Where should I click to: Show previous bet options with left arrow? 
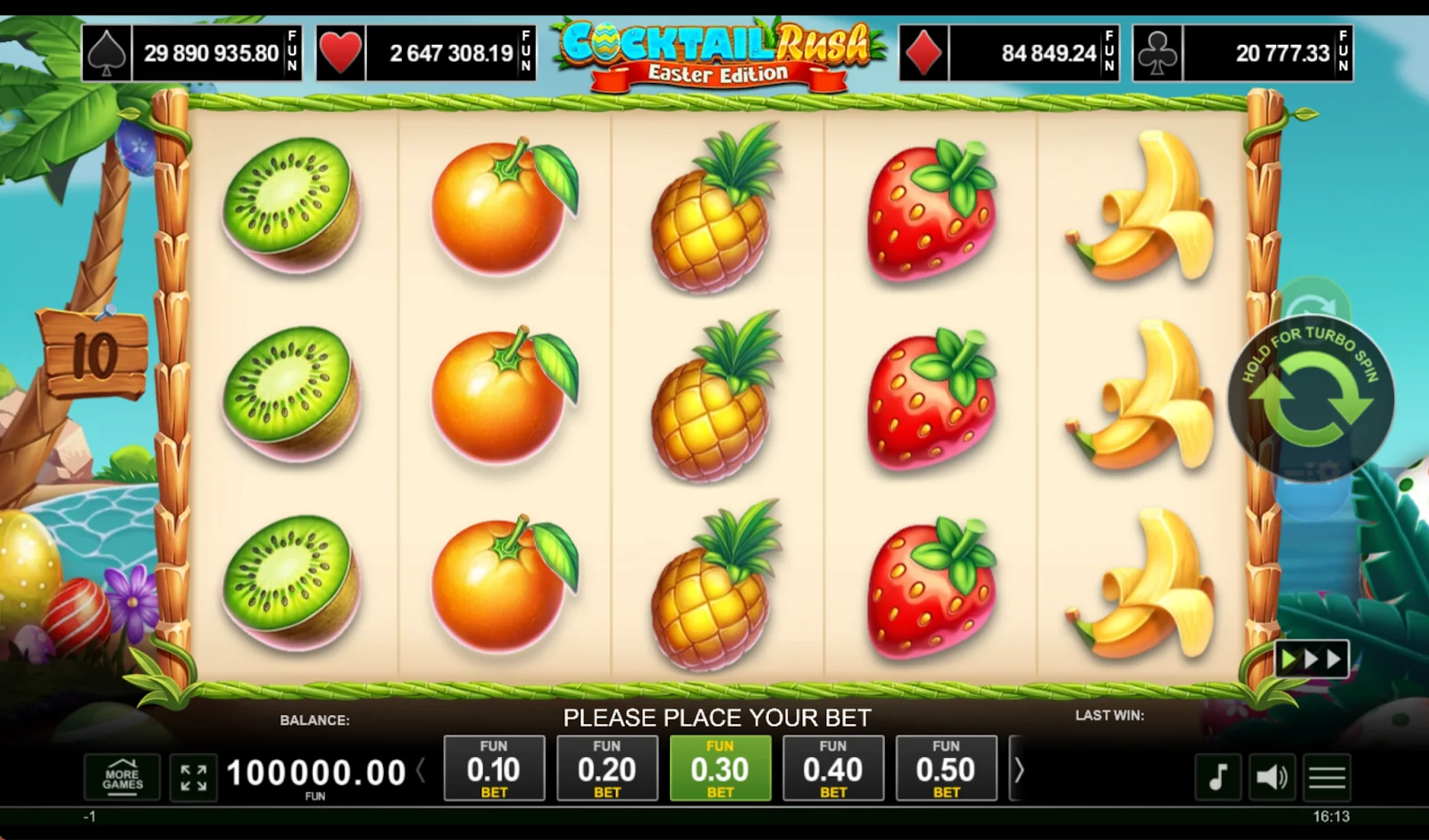(421, 769)
